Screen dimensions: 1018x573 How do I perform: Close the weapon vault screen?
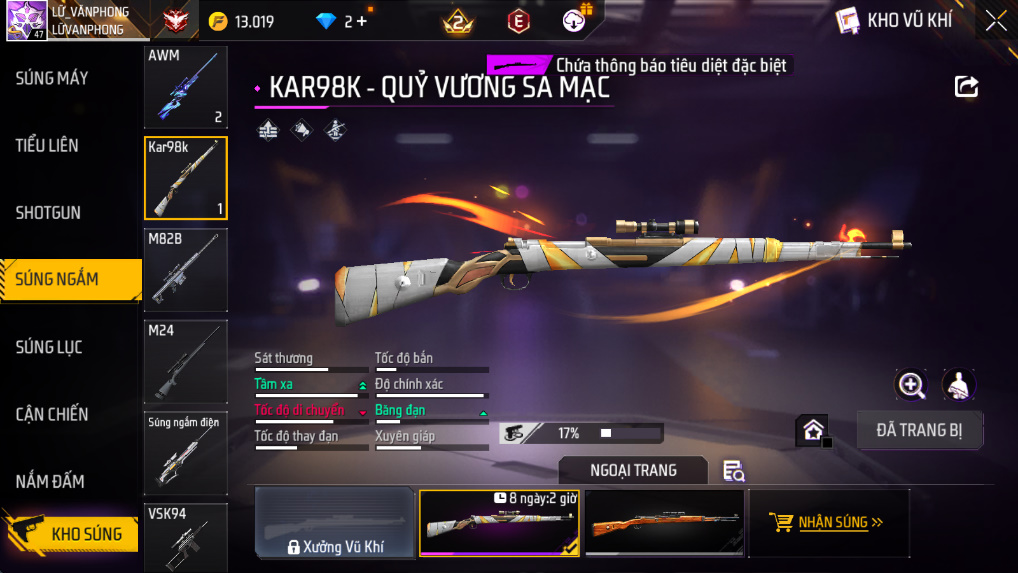pyautogui.click(x=996, y=21)
